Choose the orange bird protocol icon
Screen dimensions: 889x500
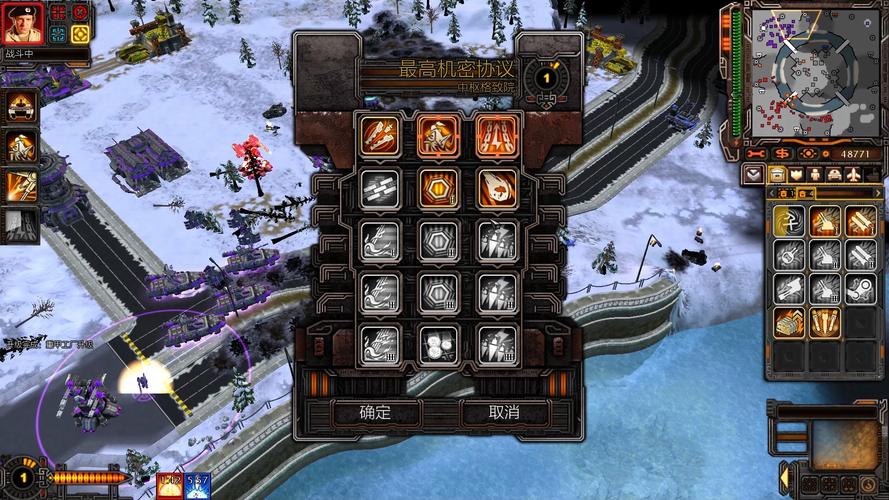coord(438,135)
